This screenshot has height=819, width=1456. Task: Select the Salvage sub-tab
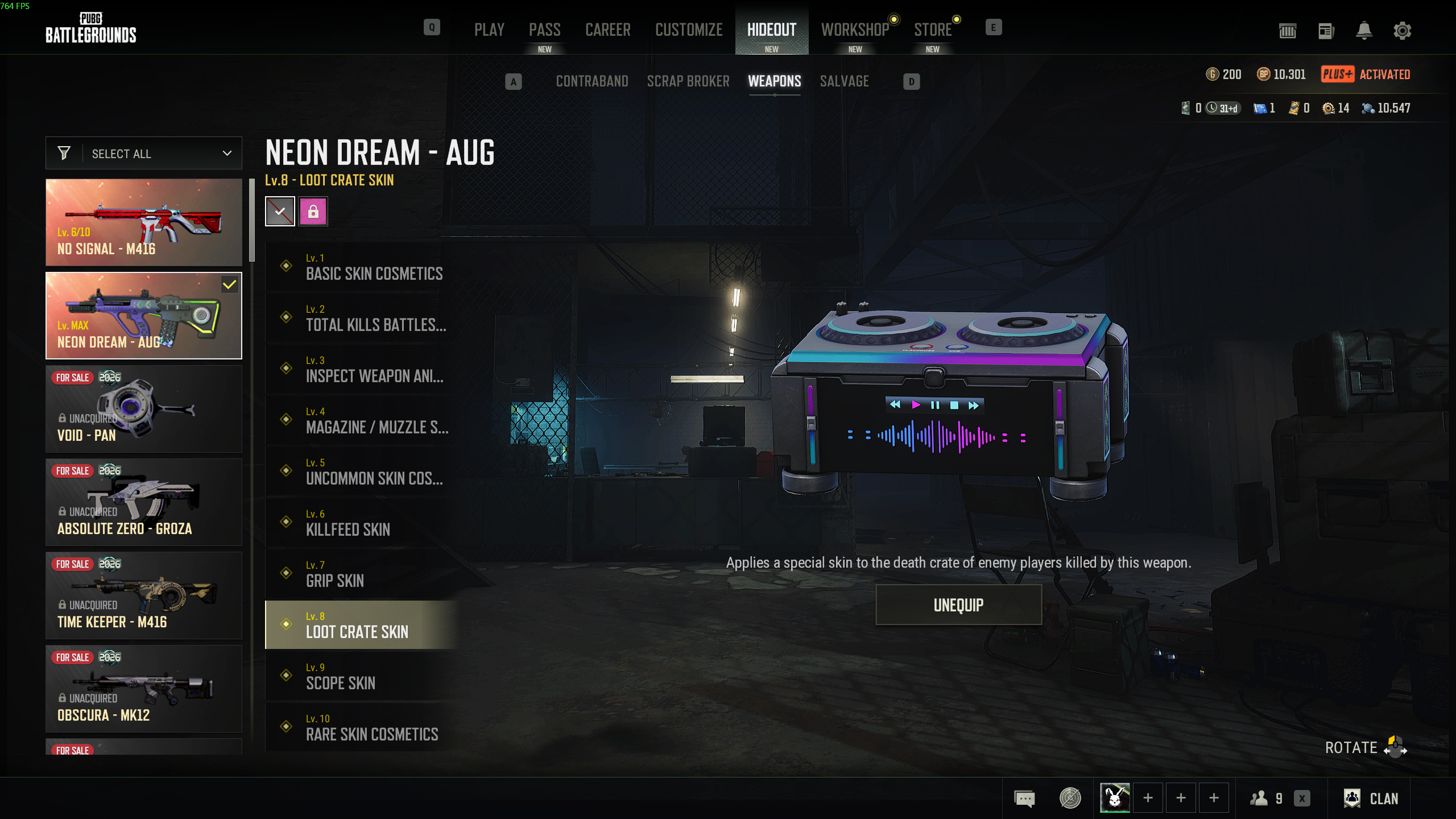pyautogui.click(x=844, y=81)
